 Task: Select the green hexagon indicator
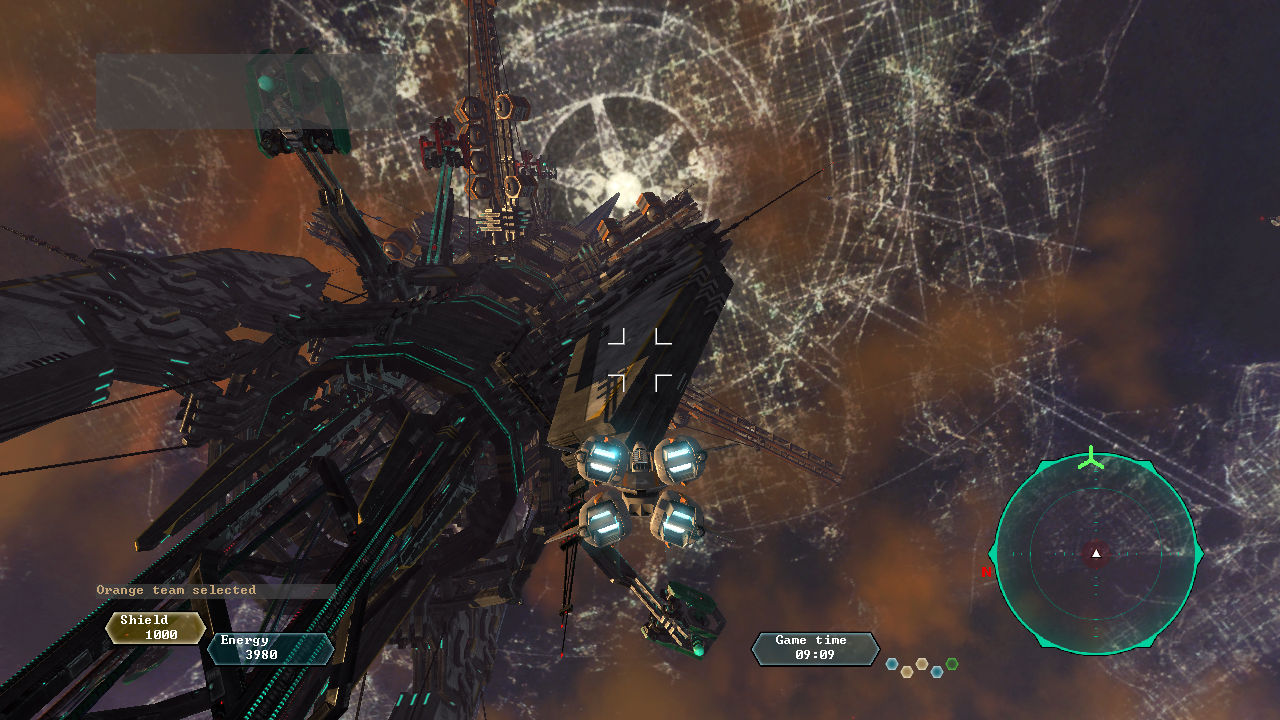[952, 663]
